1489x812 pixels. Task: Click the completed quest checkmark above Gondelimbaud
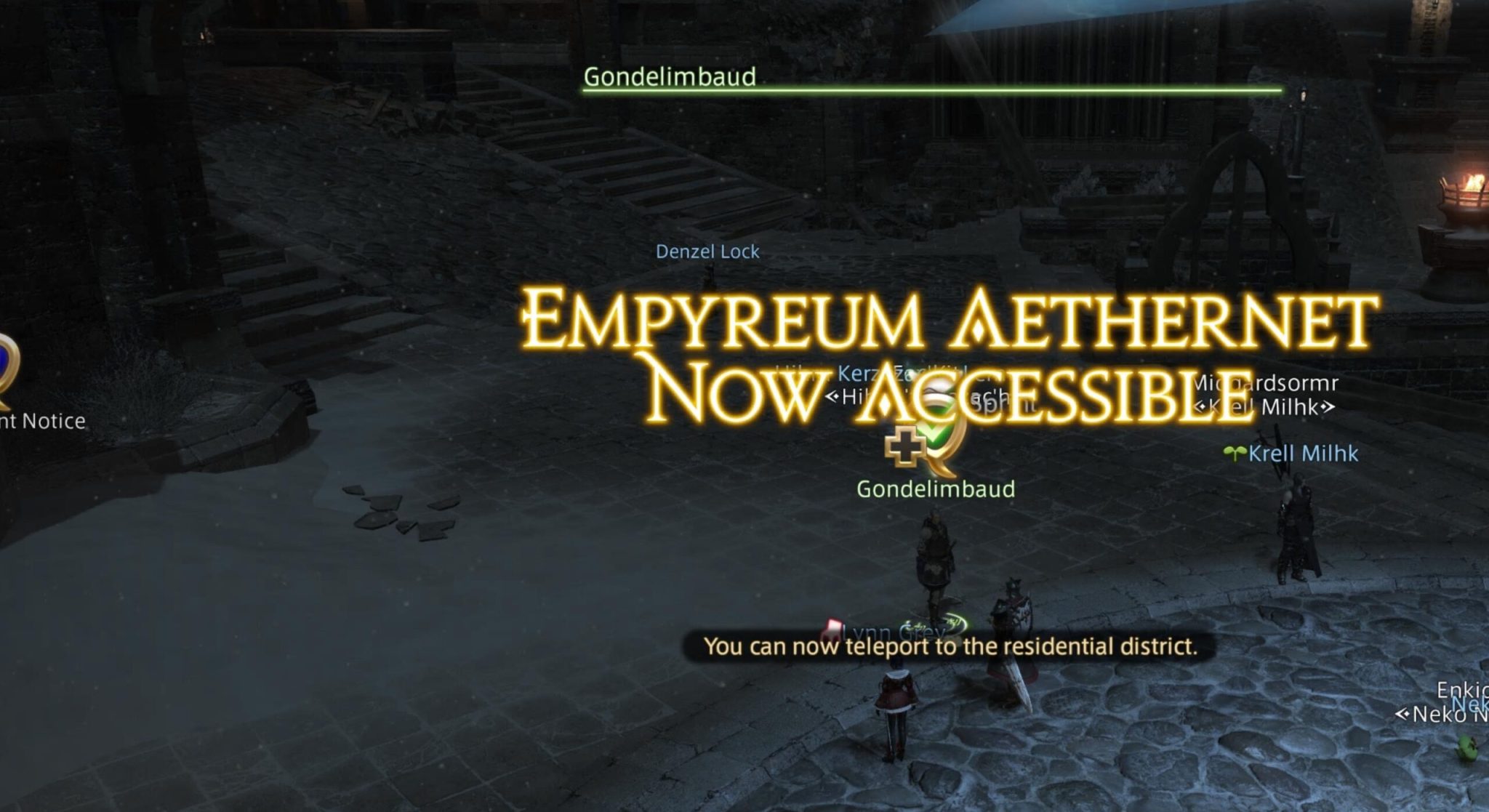tap(935, 435)
